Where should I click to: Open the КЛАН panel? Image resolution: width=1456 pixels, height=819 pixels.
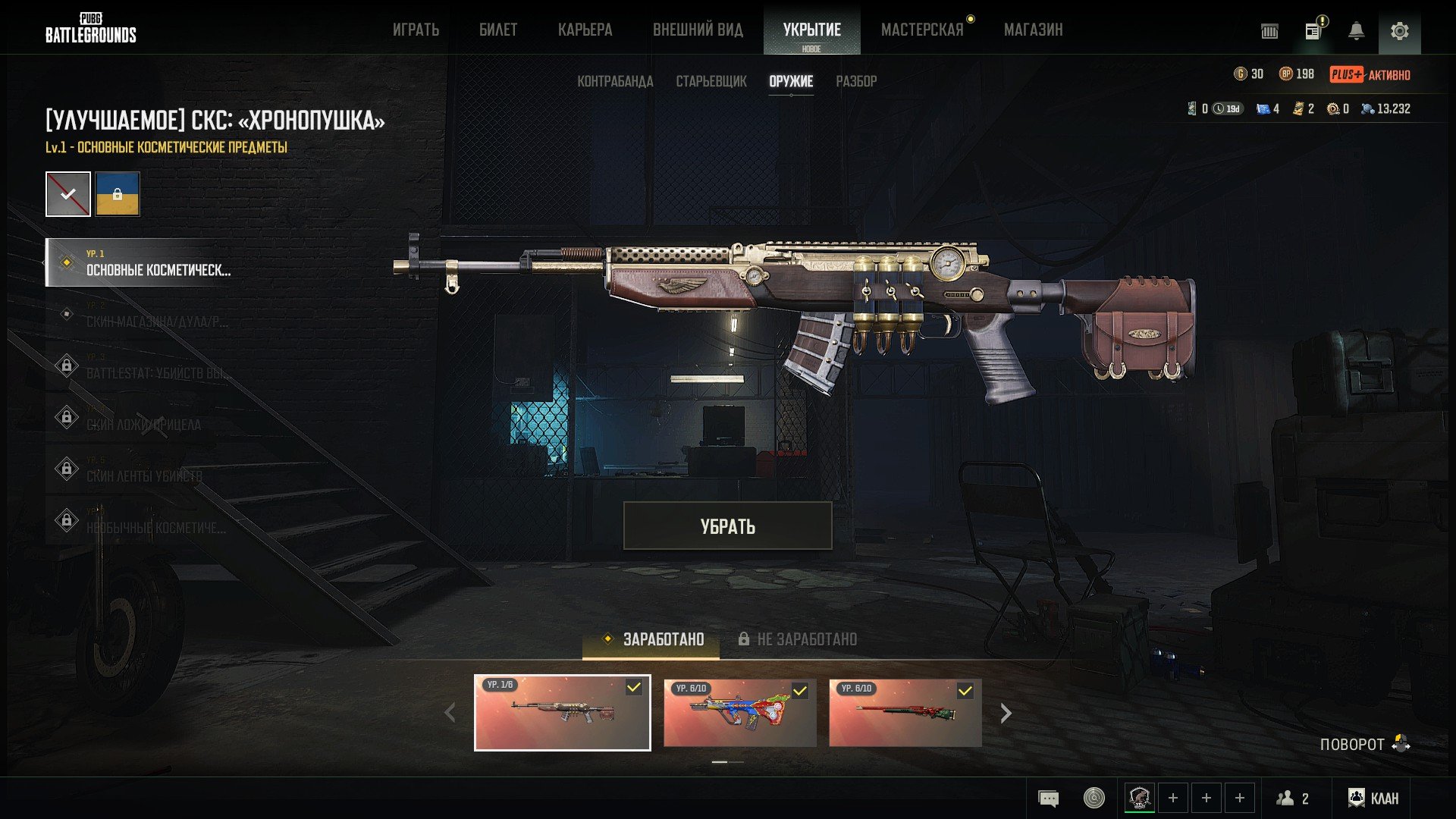click(1373, 798)
